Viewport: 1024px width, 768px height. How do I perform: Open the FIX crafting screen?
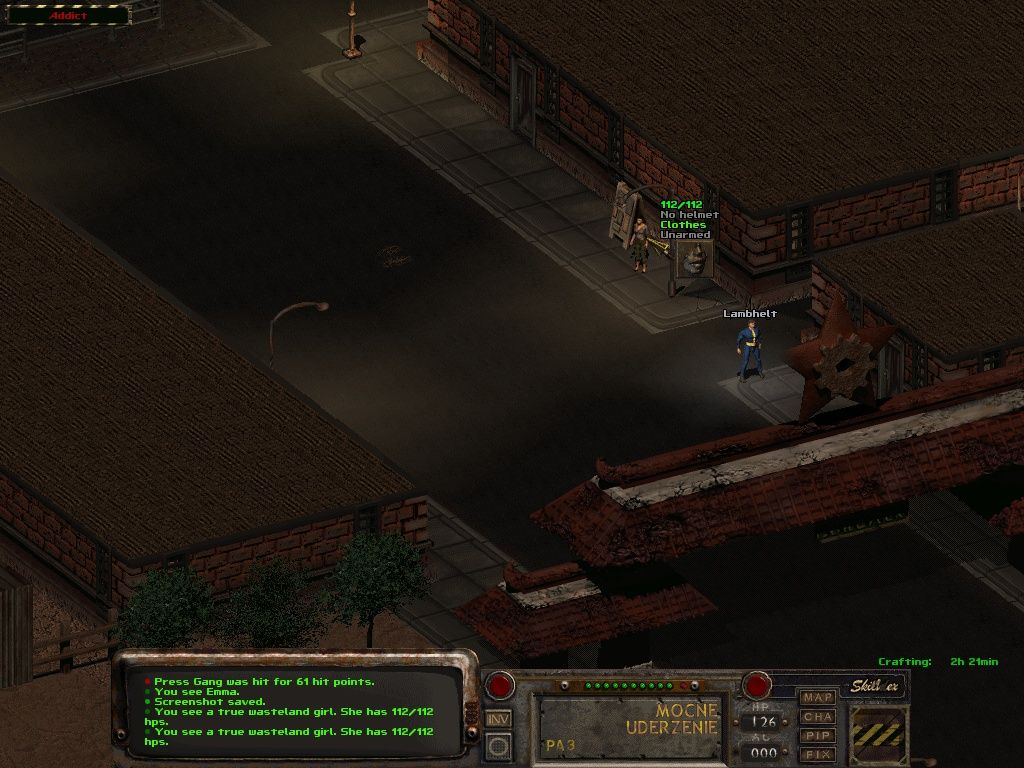[x=818, y=754]
